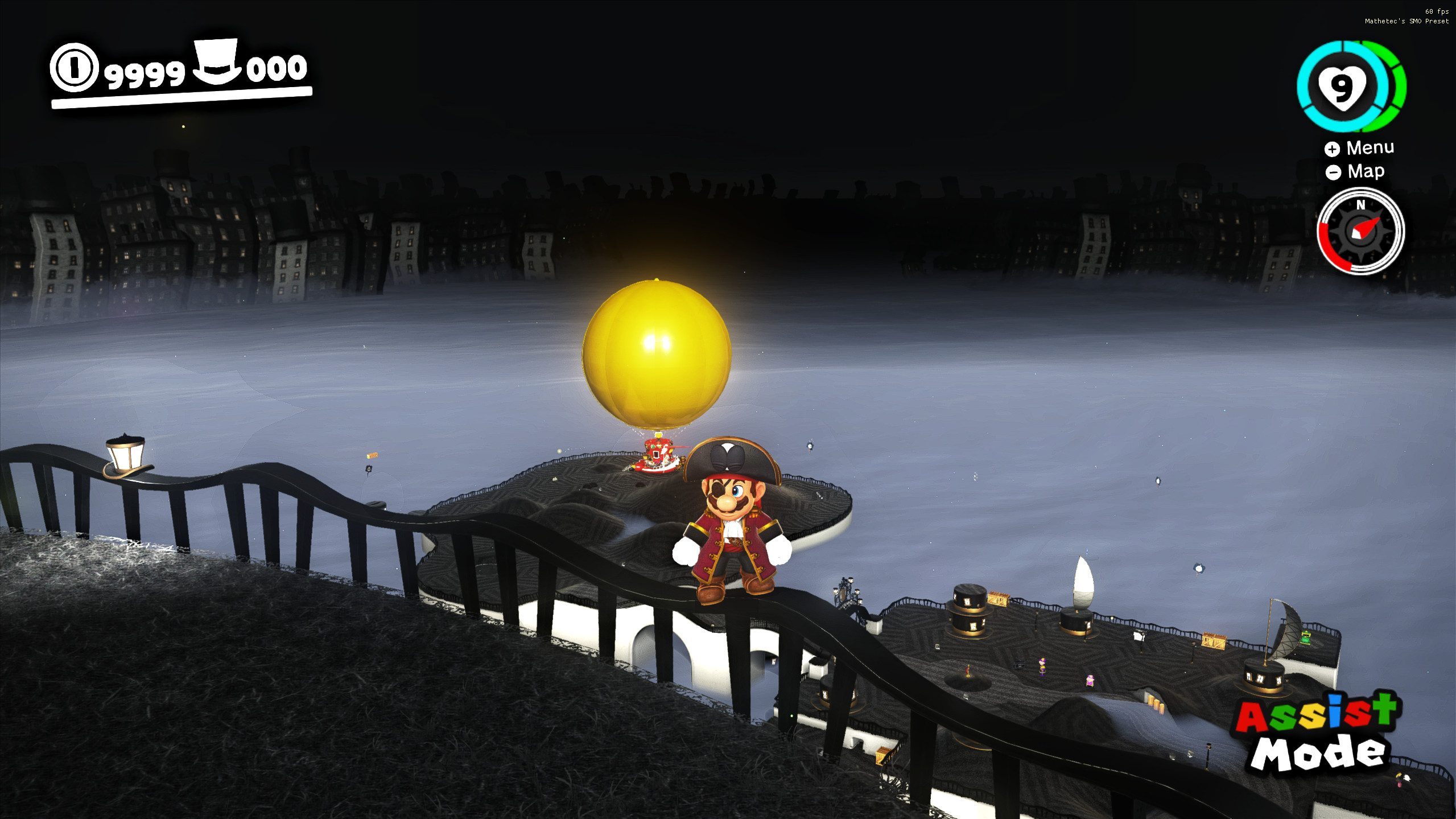Click the minus icon next to Map
Image resolution: width=1456 pixels, height=819 pixels.
point(1334,171)
